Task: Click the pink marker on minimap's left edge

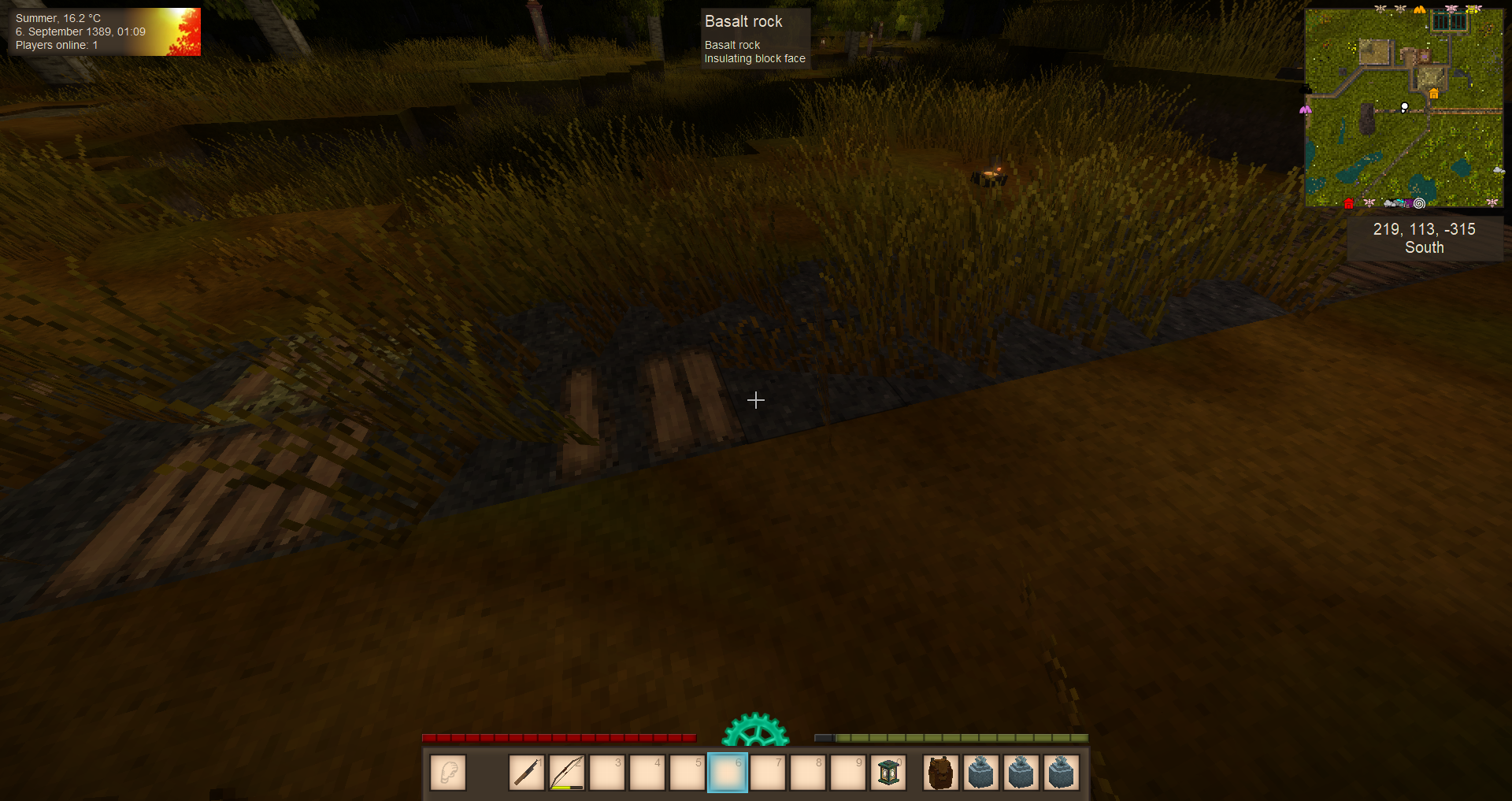Action: (1306, 110)
